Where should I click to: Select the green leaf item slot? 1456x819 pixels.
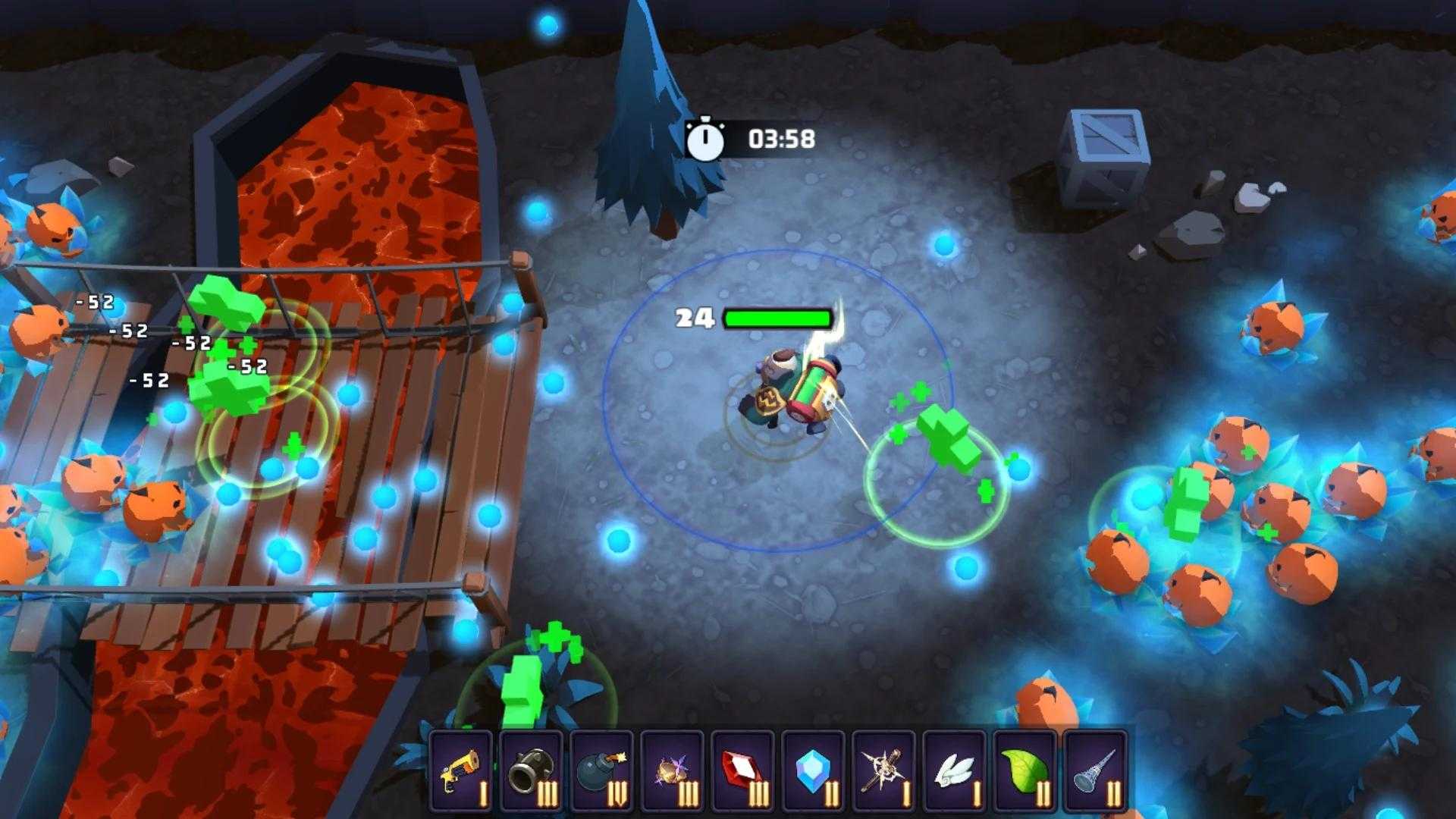[x=1025, y=771]
